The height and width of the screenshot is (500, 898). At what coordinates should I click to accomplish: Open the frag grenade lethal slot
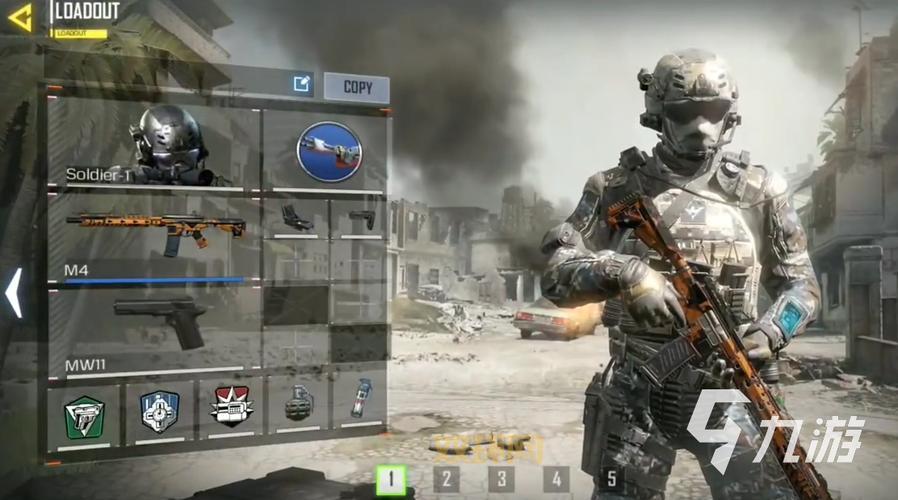coord(298,404)
